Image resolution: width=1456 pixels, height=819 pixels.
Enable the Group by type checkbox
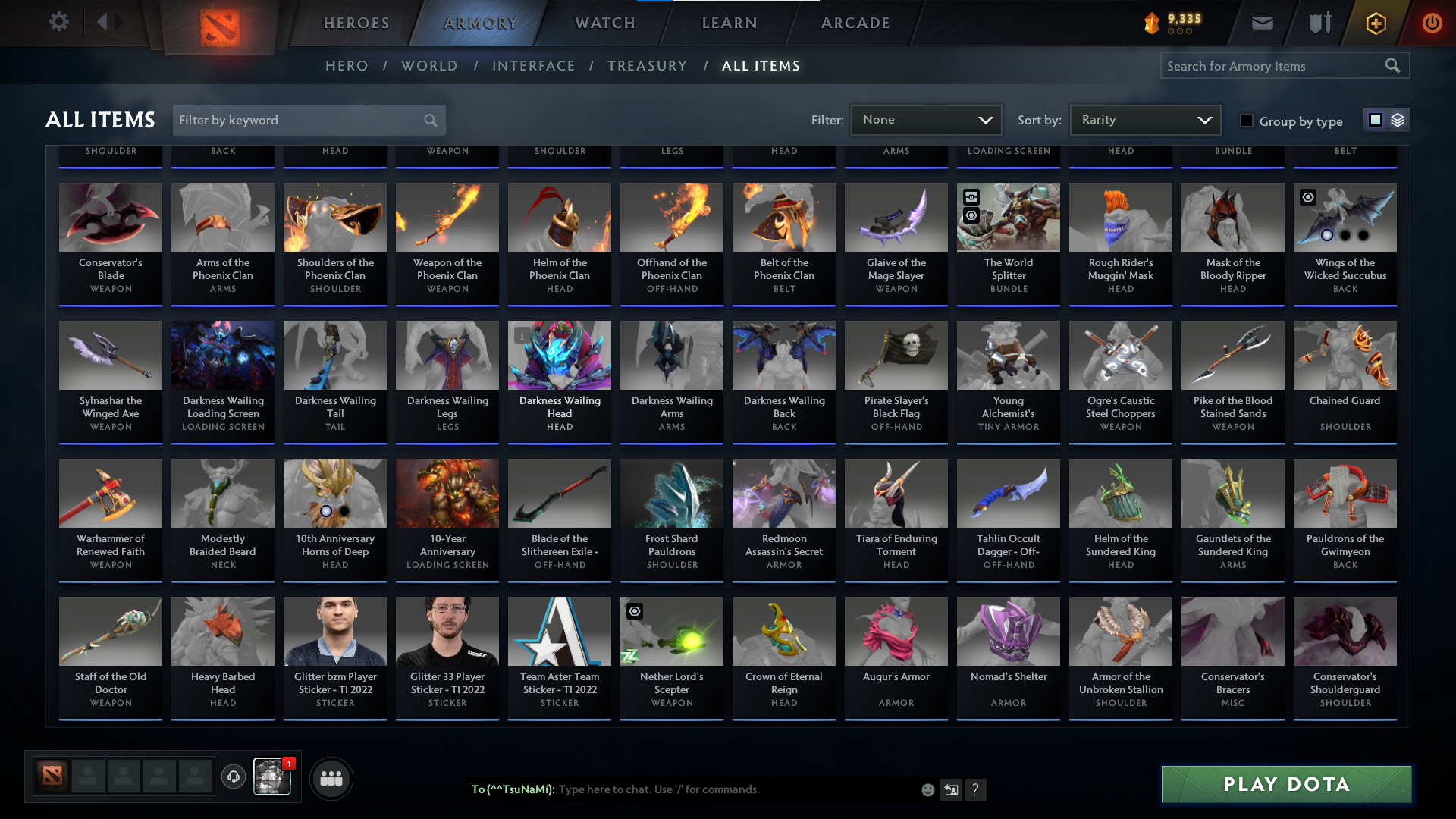(1247, 121)
